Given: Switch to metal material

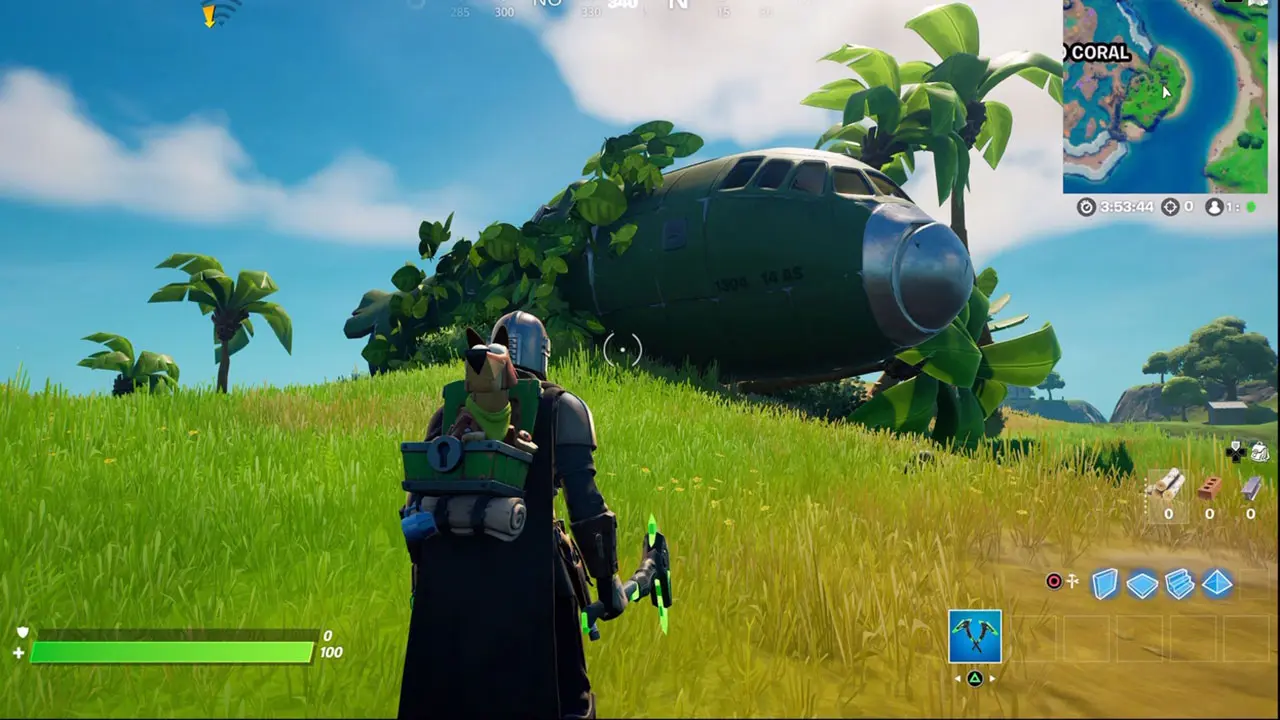Looking at the screenshot, I should (1251, 487).
